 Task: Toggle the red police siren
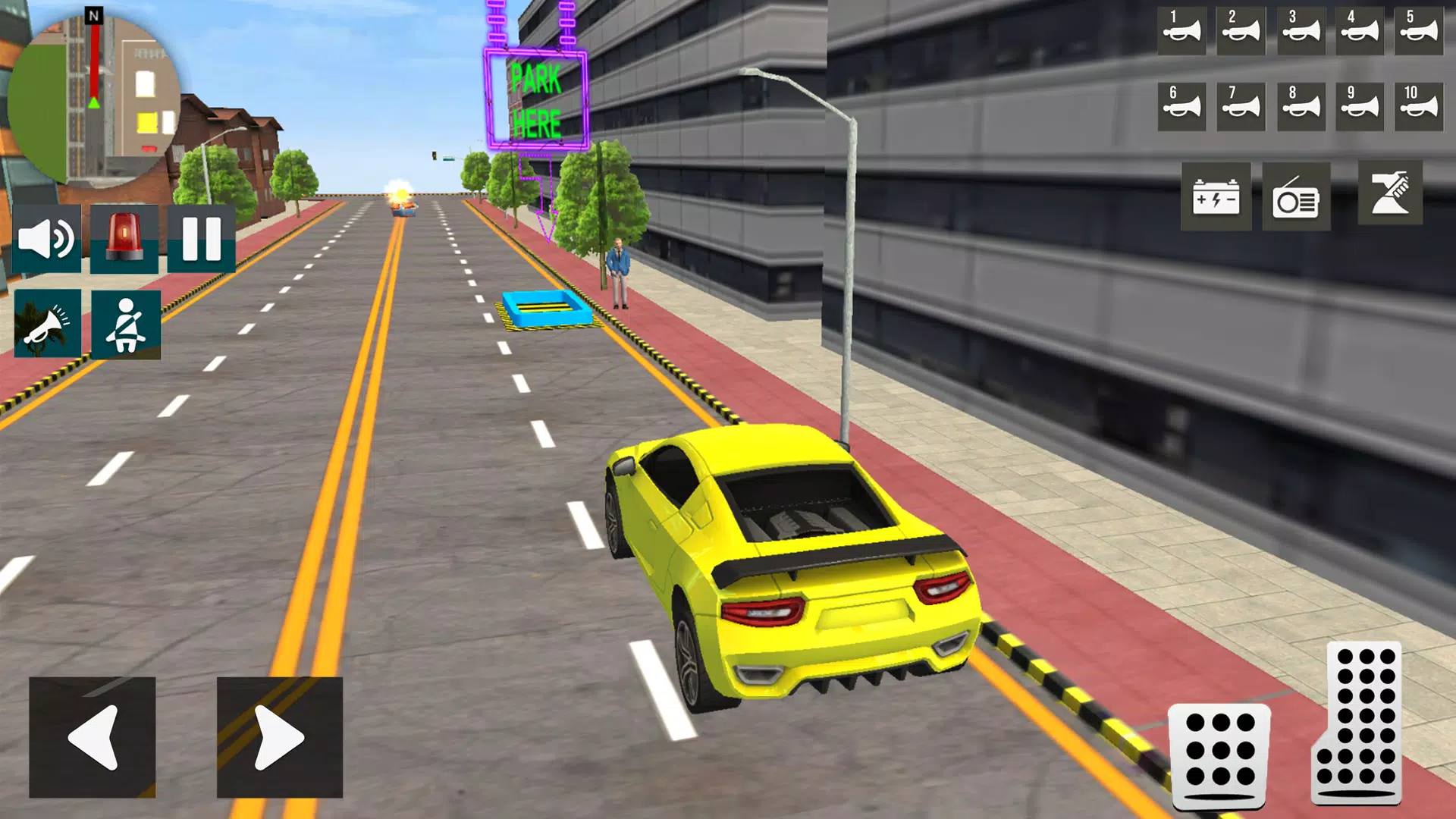(126, 239)
